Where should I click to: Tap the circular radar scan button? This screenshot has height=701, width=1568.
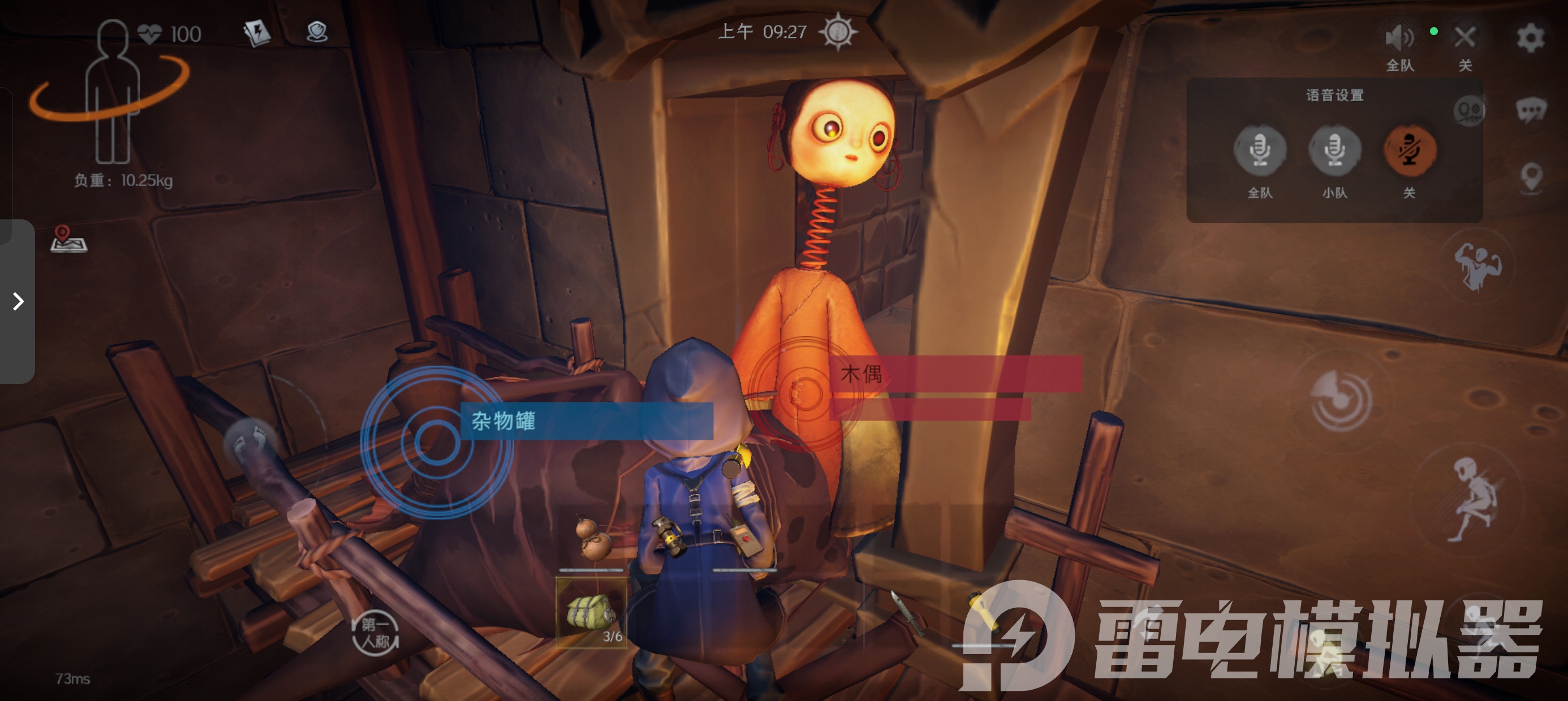tap(1341, 400)
